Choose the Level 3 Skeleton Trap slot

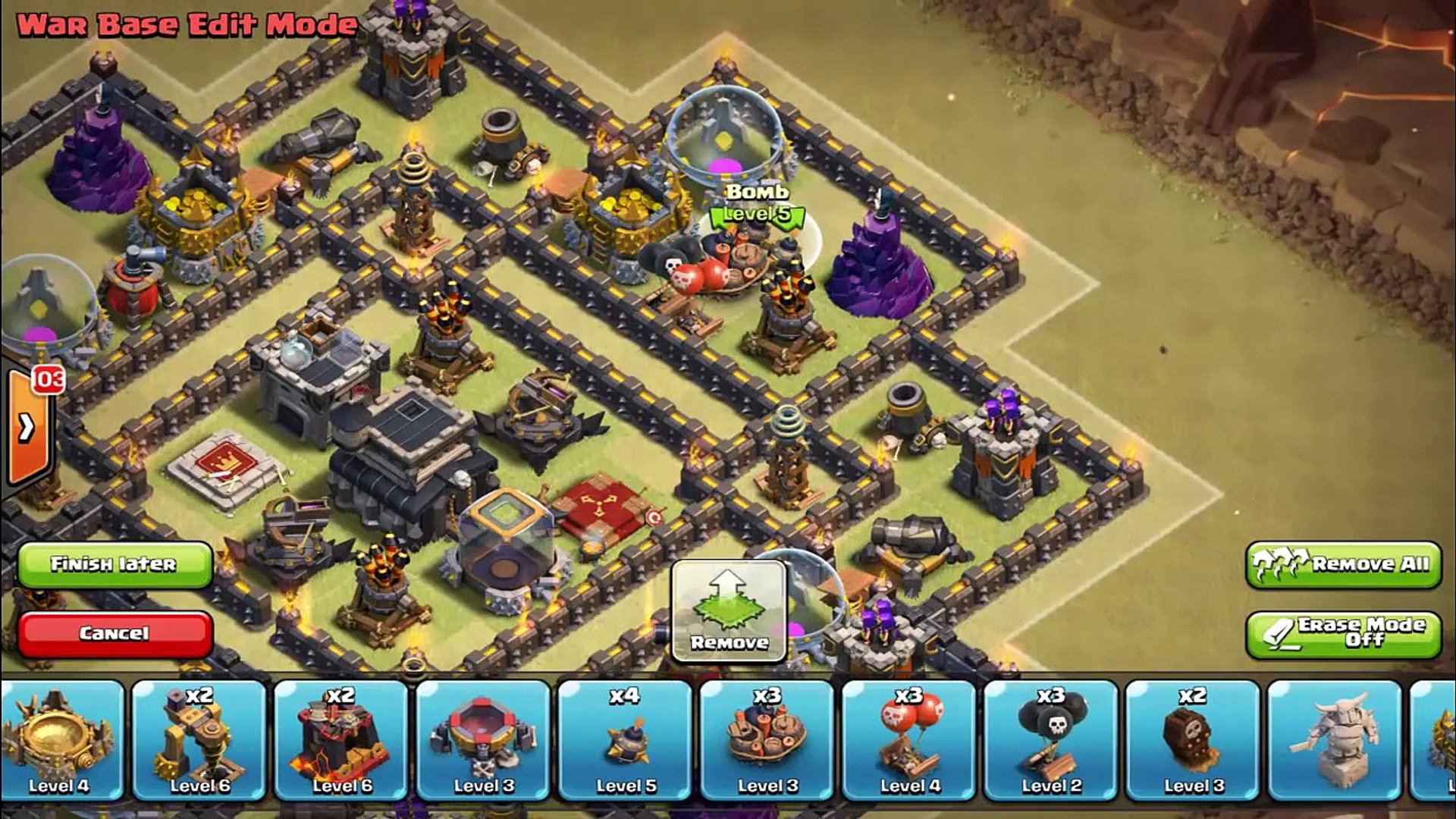(x=1193, y=740)
